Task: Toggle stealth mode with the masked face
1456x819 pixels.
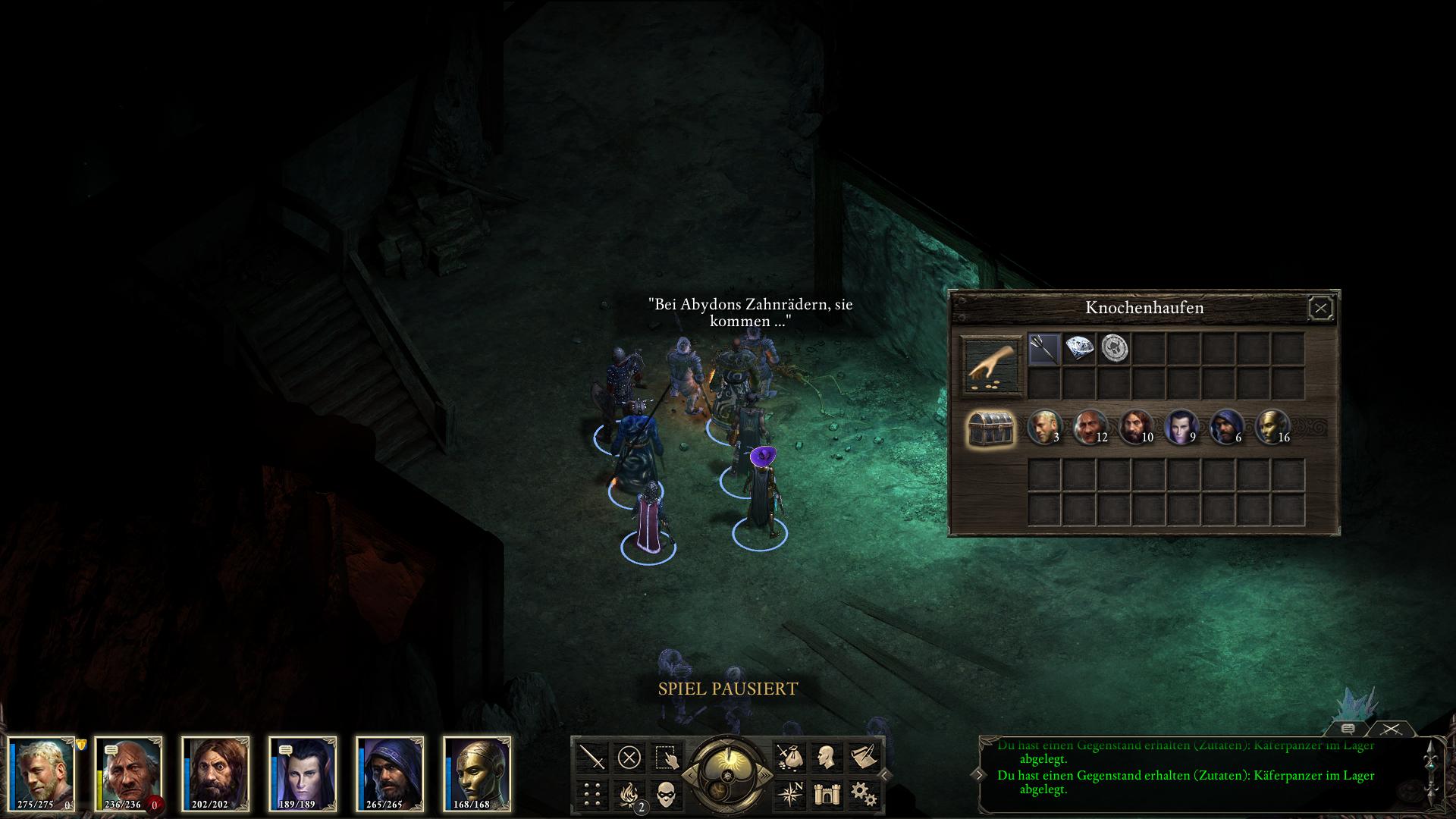Action: [666, 794]
